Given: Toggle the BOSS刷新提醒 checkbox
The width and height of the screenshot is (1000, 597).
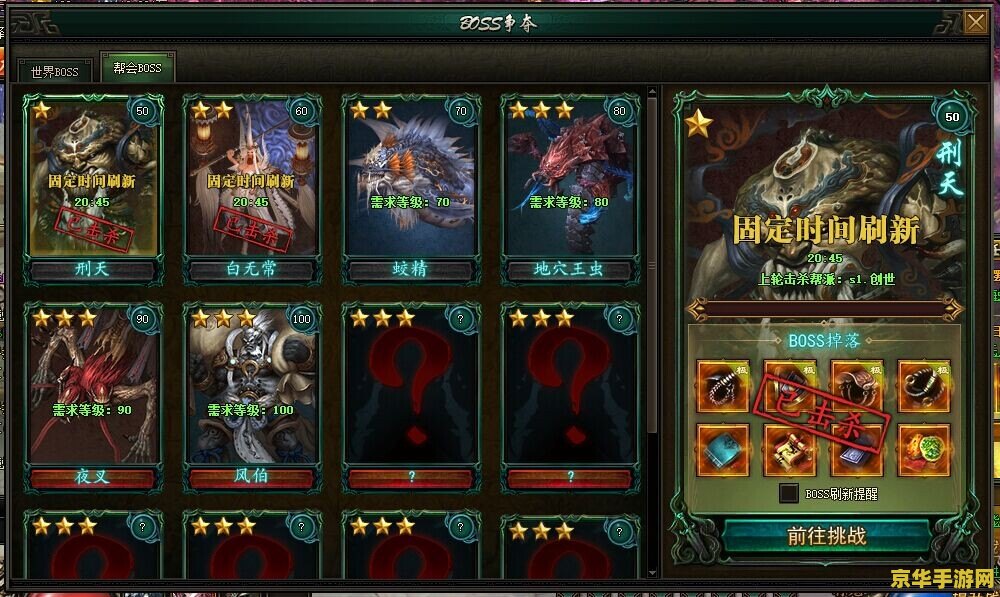Looking at the screenshot, I should [x=789, y=493].
